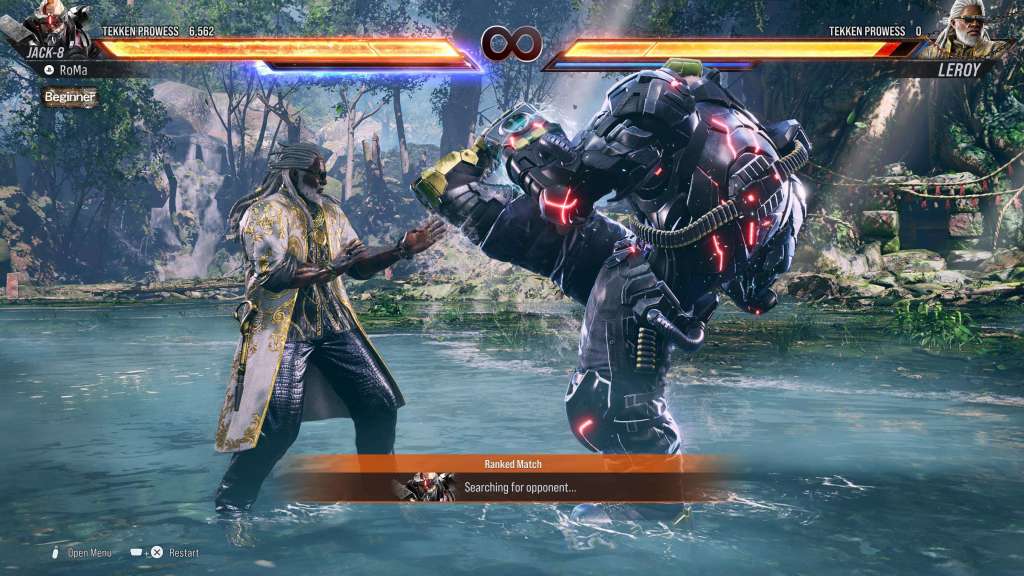The height and width of the screenshot is (576, 1024).
Task: Select the Beginner rank badge
Action: pyautogui.click(x=70, y=97)
